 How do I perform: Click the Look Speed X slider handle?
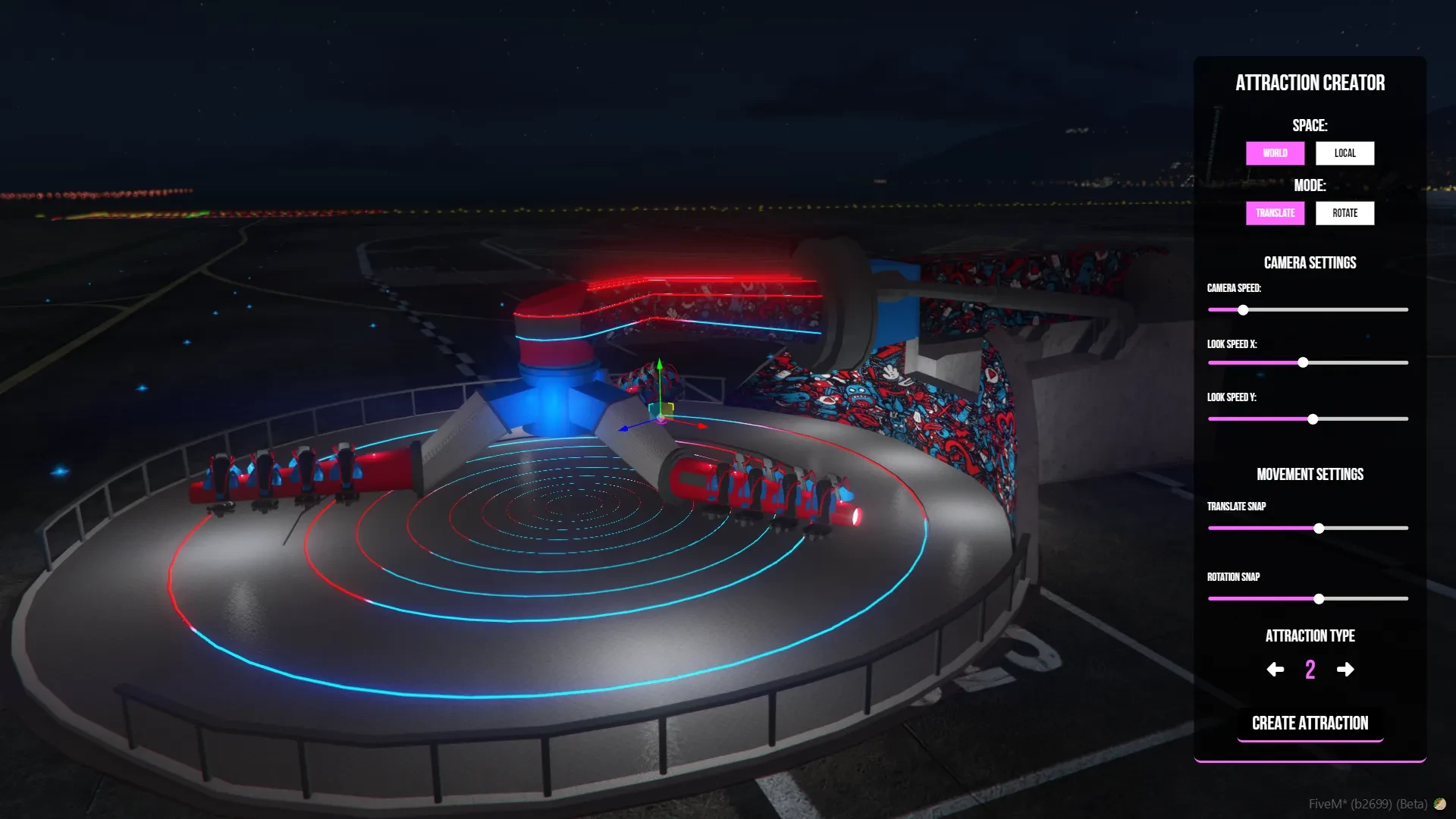(x=1302, y=362)
